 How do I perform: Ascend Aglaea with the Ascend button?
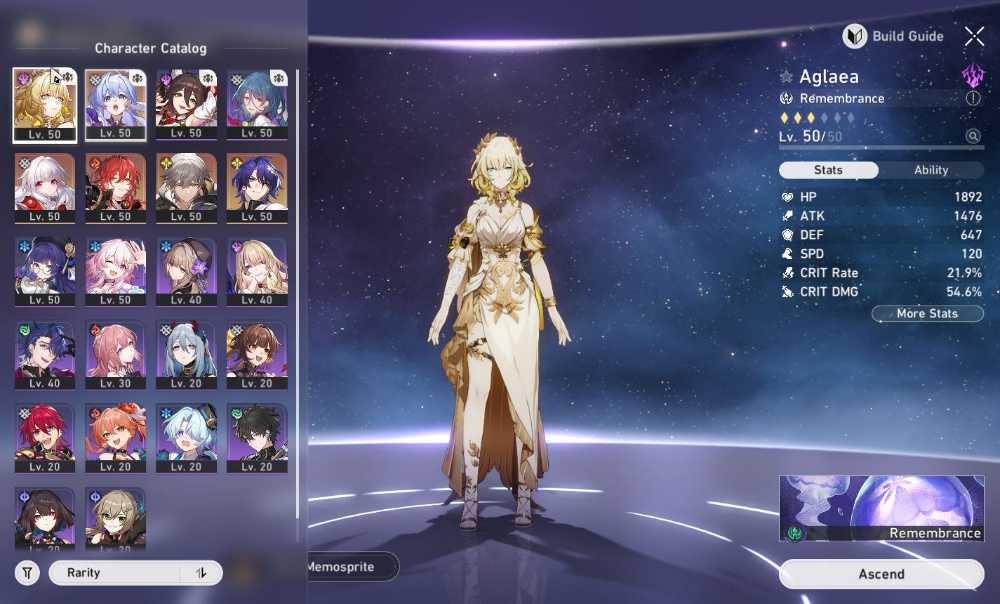[x=881, y=574]
